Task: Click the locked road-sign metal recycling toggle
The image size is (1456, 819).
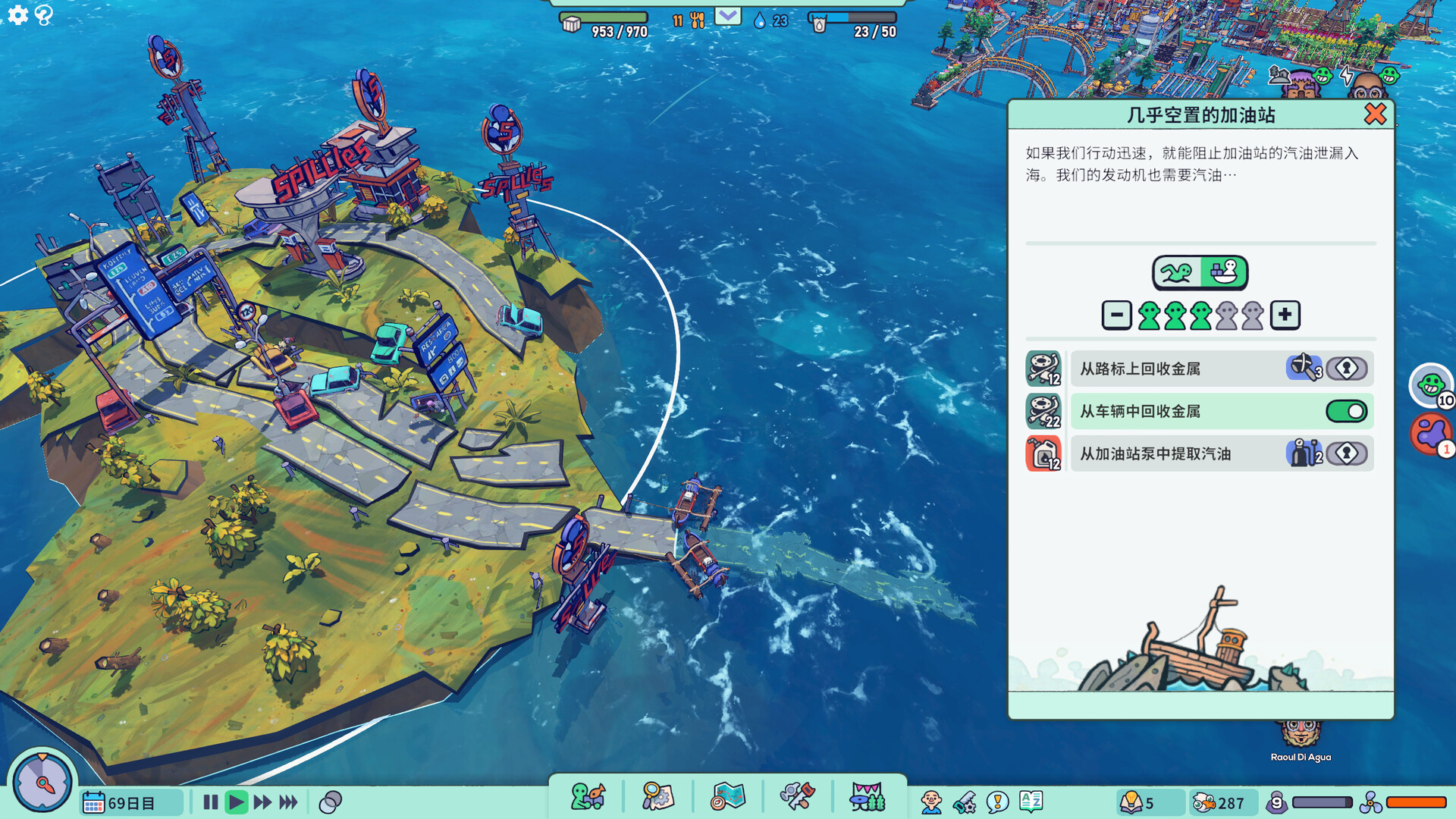Action: [x=1346, y=369]
